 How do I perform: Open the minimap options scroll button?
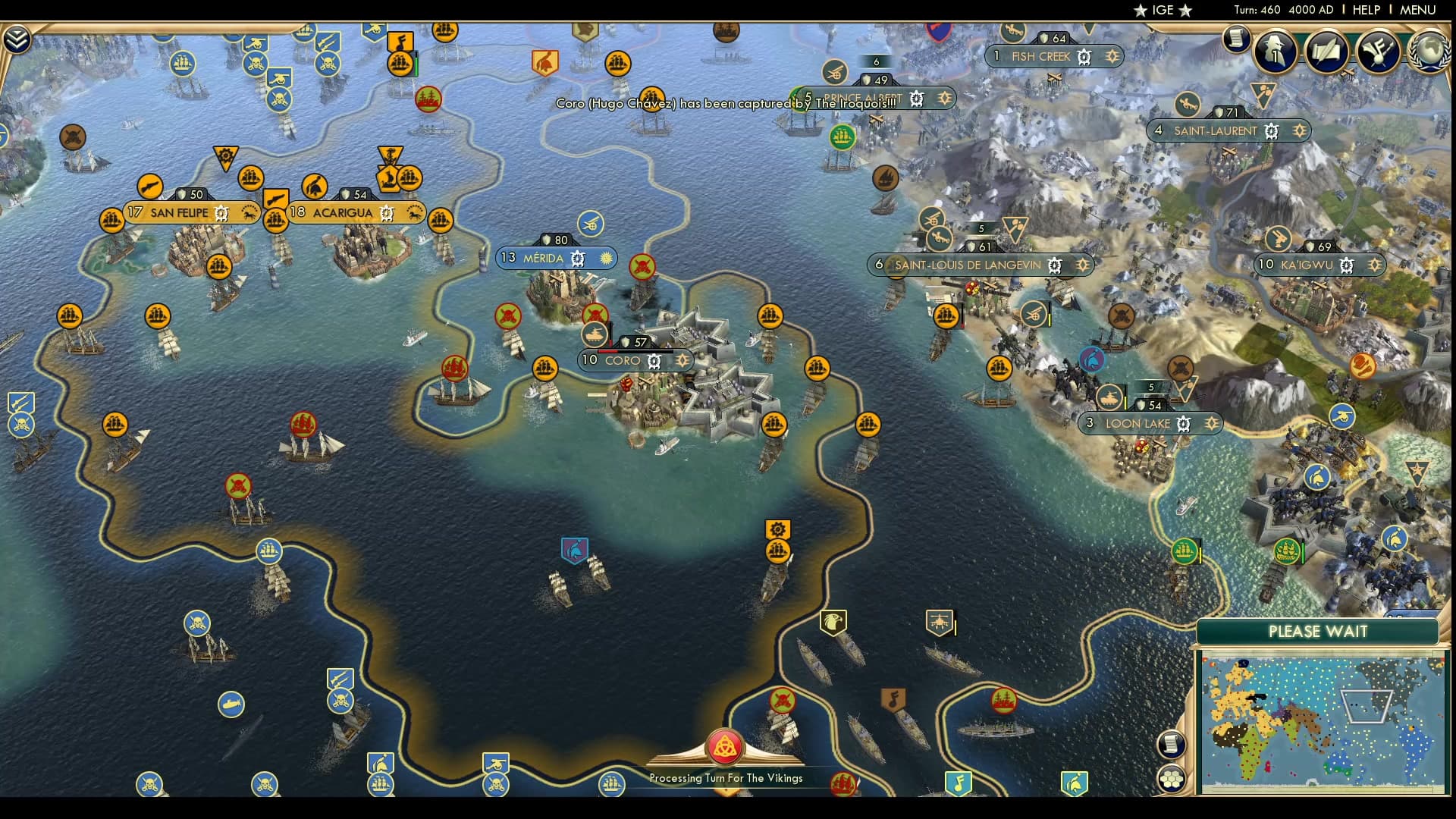tap(1172, 743)
